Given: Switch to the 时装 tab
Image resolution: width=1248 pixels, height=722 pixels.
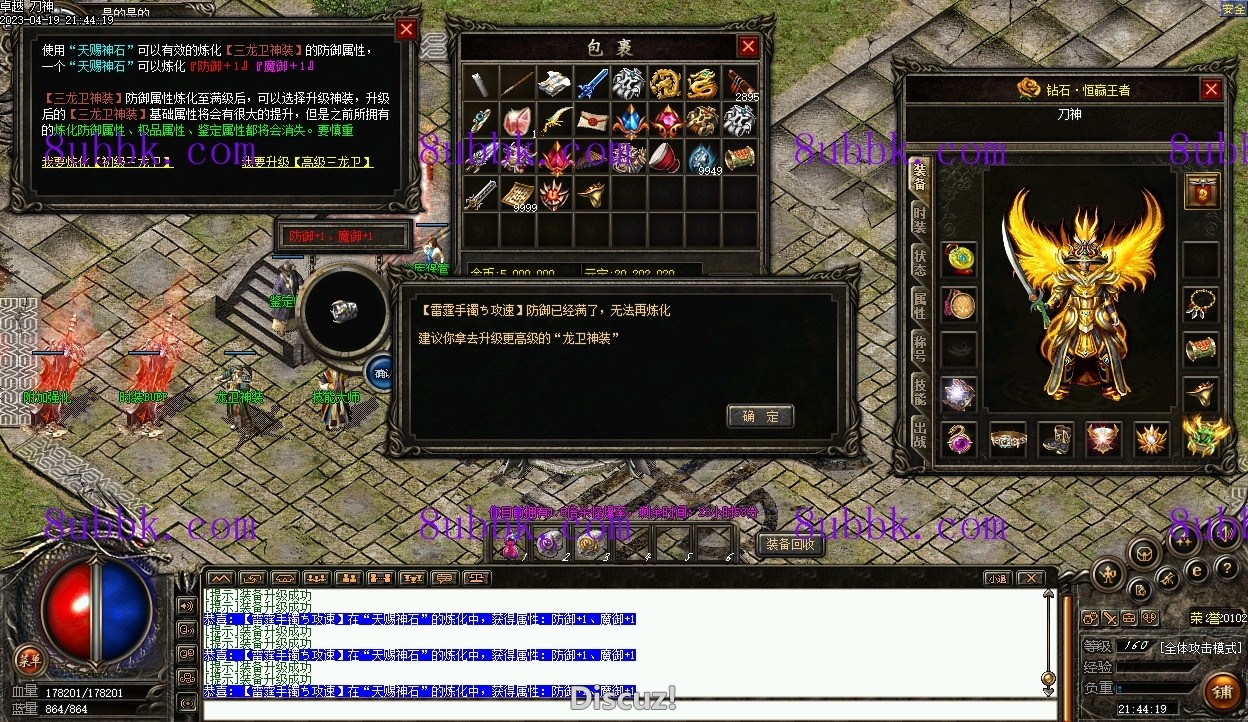Looking at the screenshot, I should click(919, 218).
